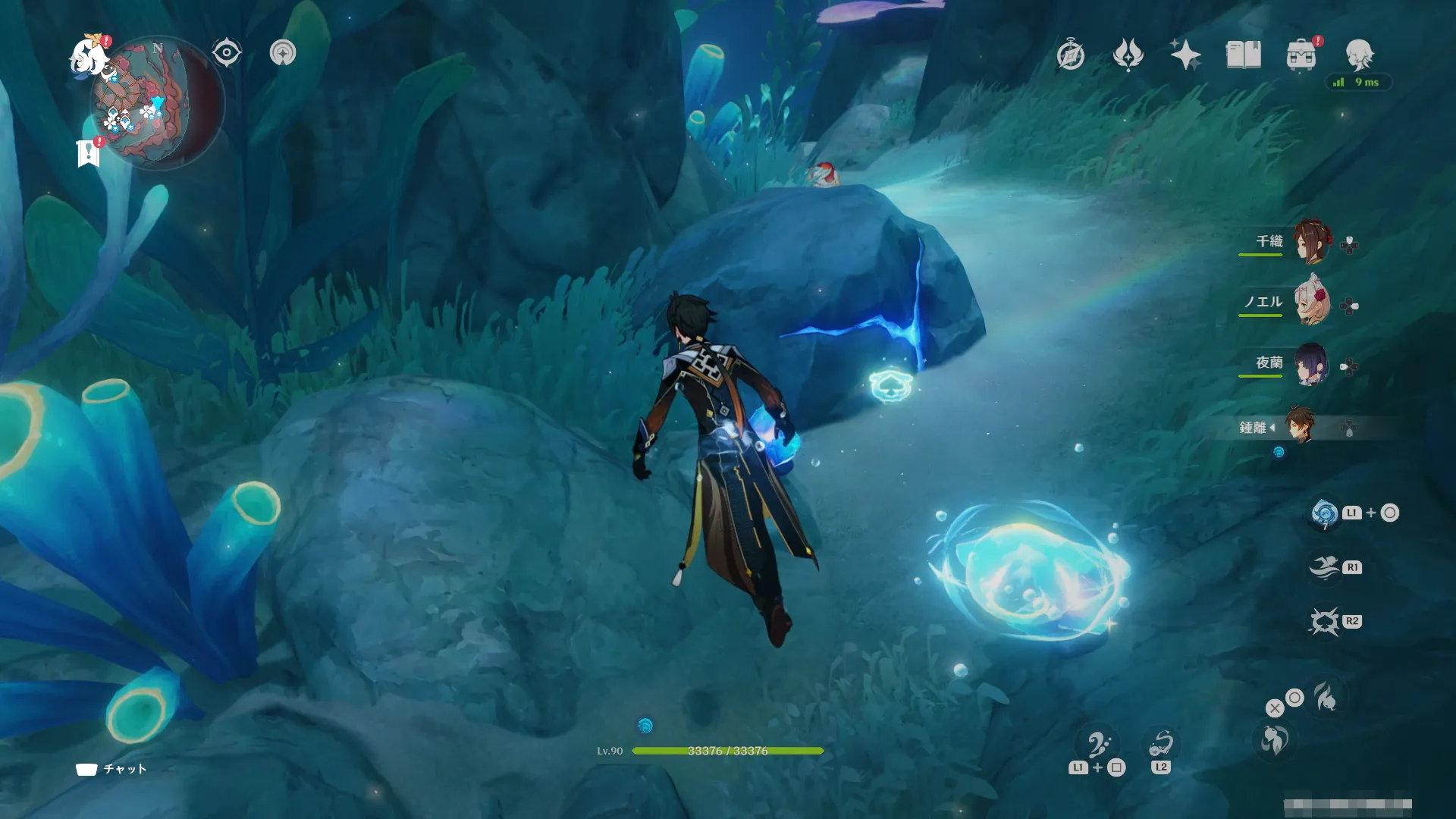Open the signal tower icon beside minimap

(x=283, y=53)
